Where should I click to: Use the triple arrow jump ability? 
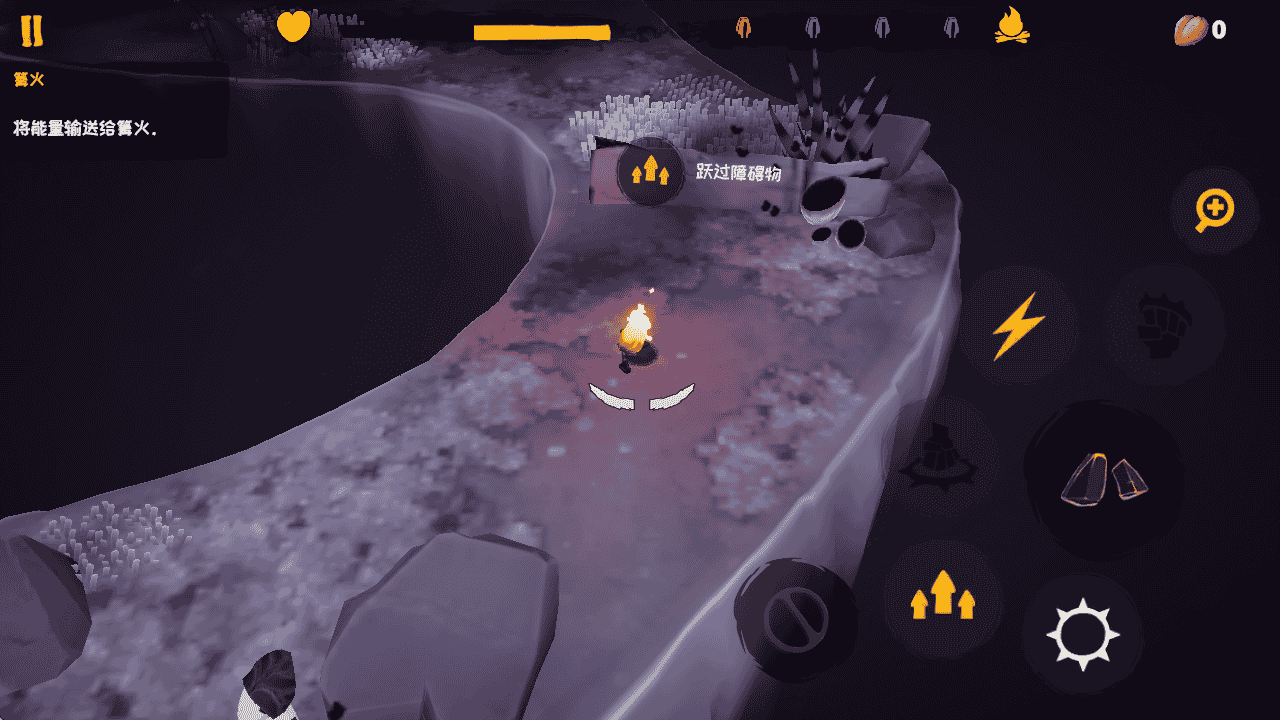click(x=944, y=600)
